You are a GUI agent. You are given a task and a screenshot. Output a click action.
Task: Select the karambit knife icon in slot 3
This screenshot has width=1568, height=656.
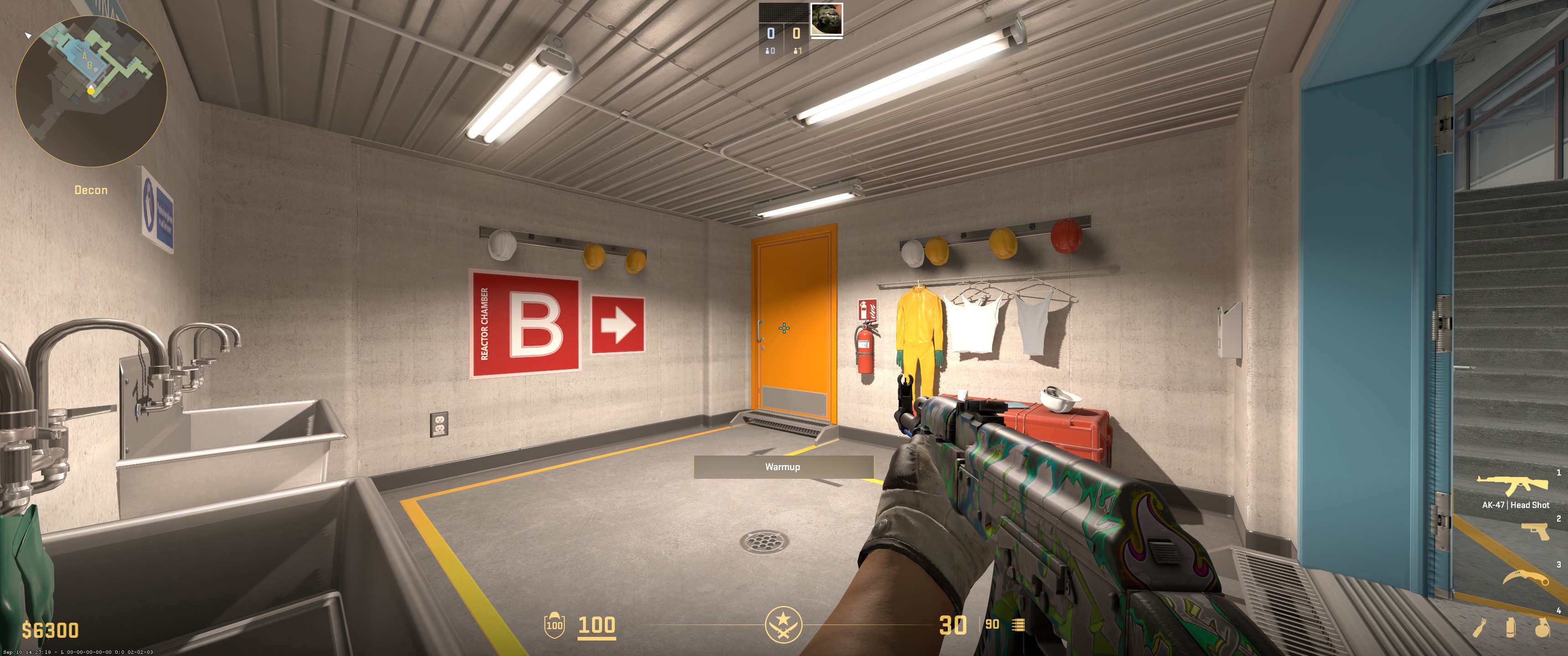tap(1527, 577)
